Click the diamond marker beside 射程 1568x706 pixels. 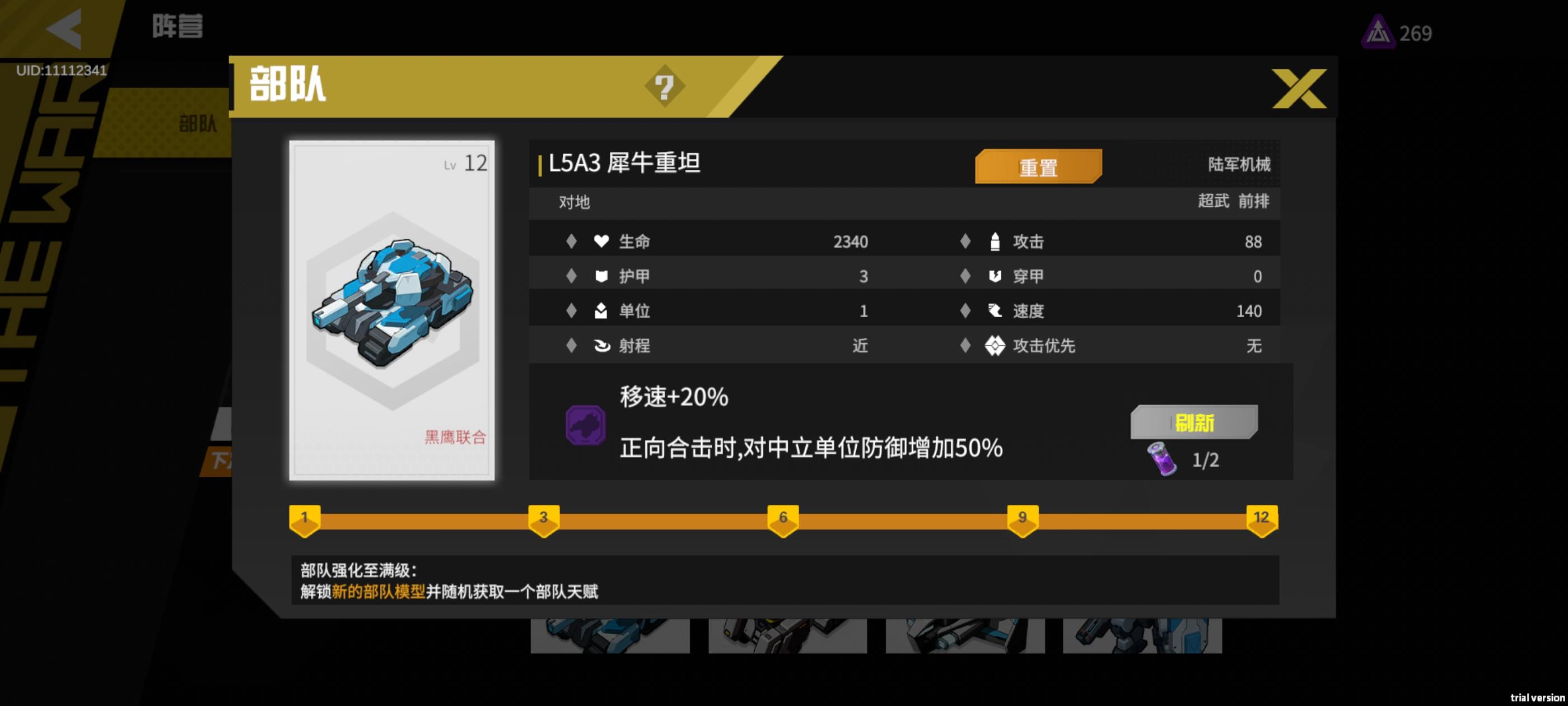(x=571, y=345)
